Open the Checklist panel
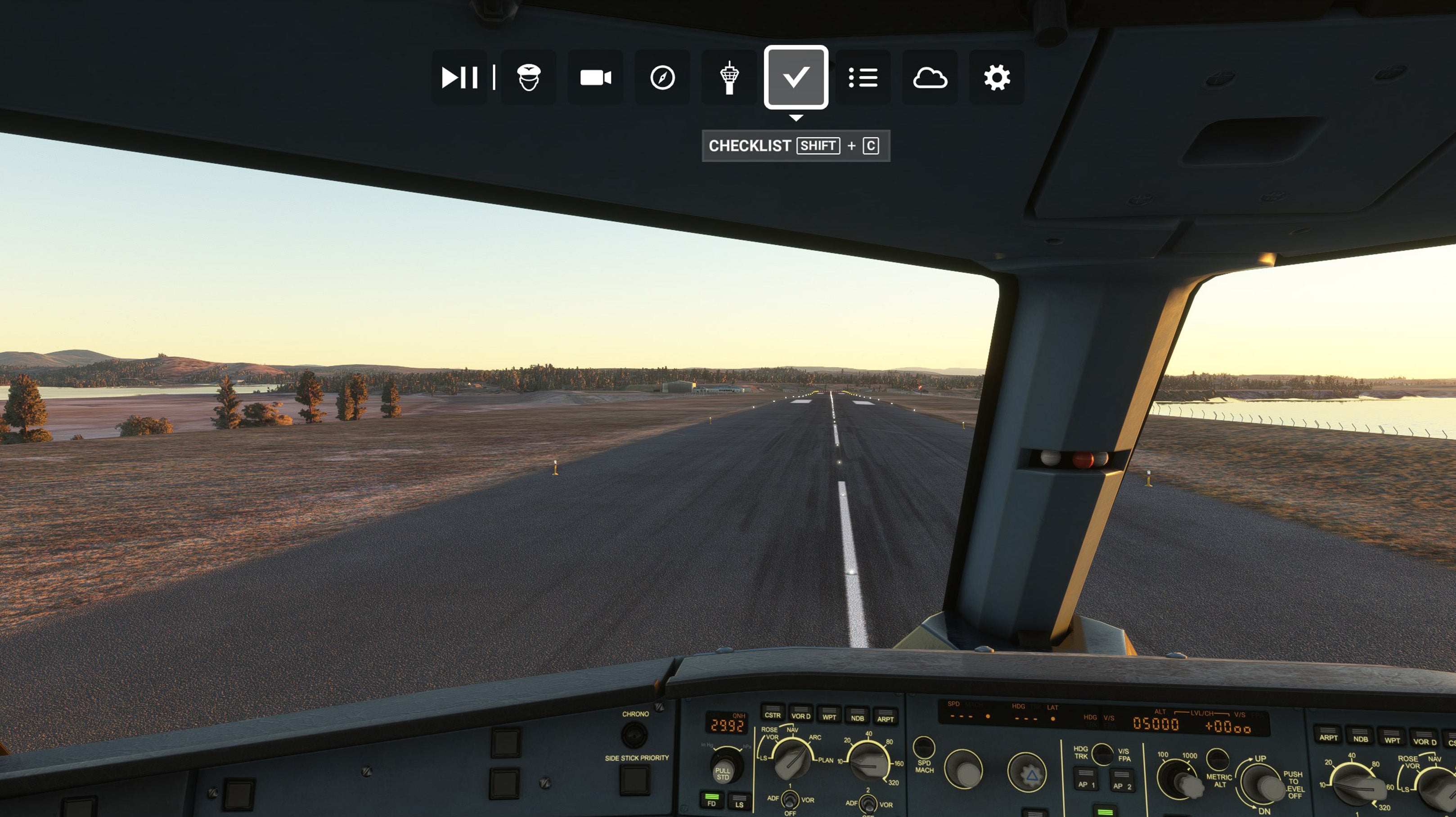Image resolution: width=1456 pixels, height=817 pixels. 796,77
